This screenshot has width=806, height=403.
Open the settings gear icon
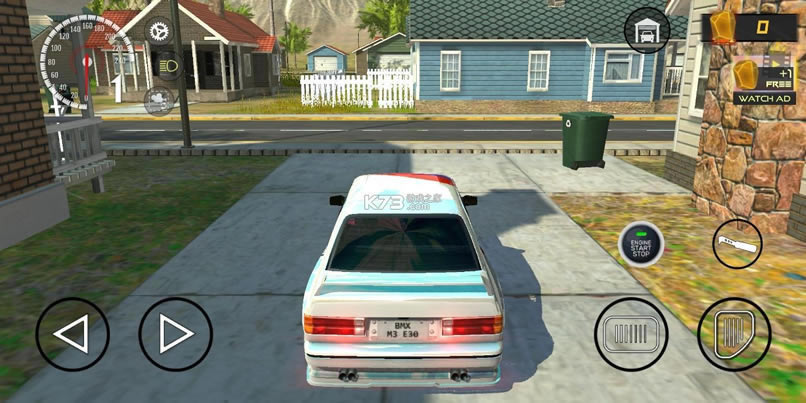tap(159, 31)
